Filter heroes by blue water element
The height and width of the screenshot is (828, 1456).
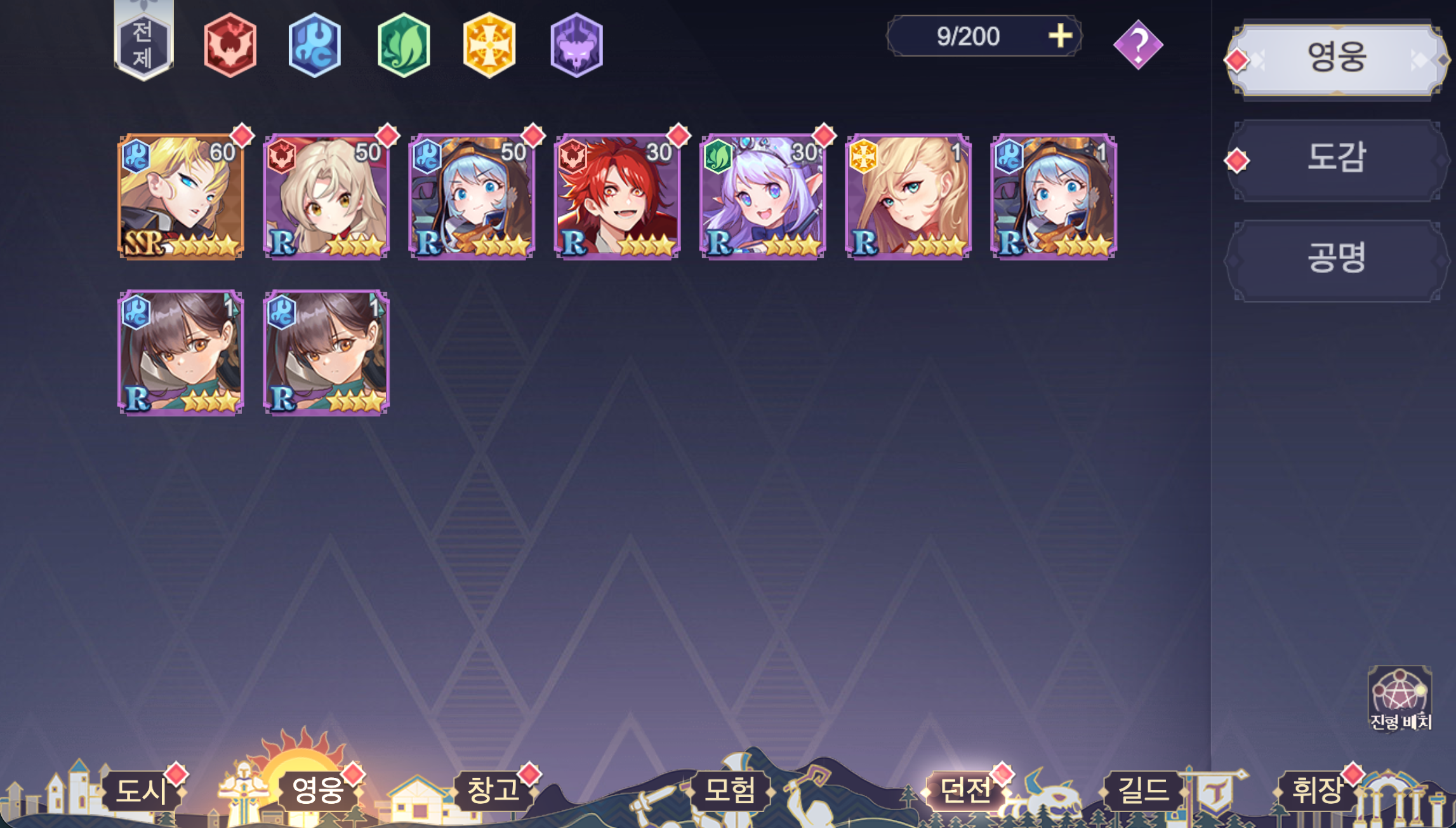pos(315,45)
